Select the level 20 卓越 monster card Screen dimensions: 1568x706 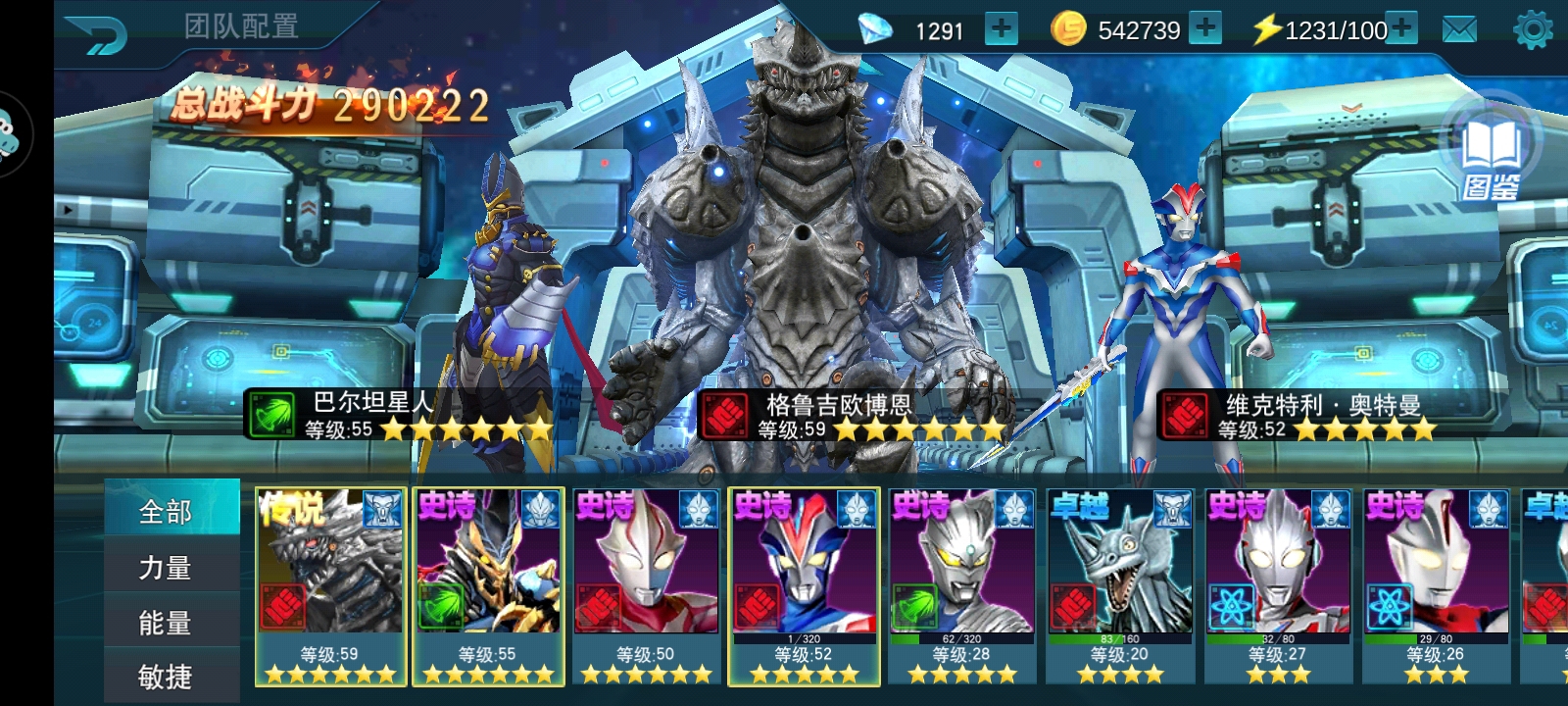tap(1120, 585)
